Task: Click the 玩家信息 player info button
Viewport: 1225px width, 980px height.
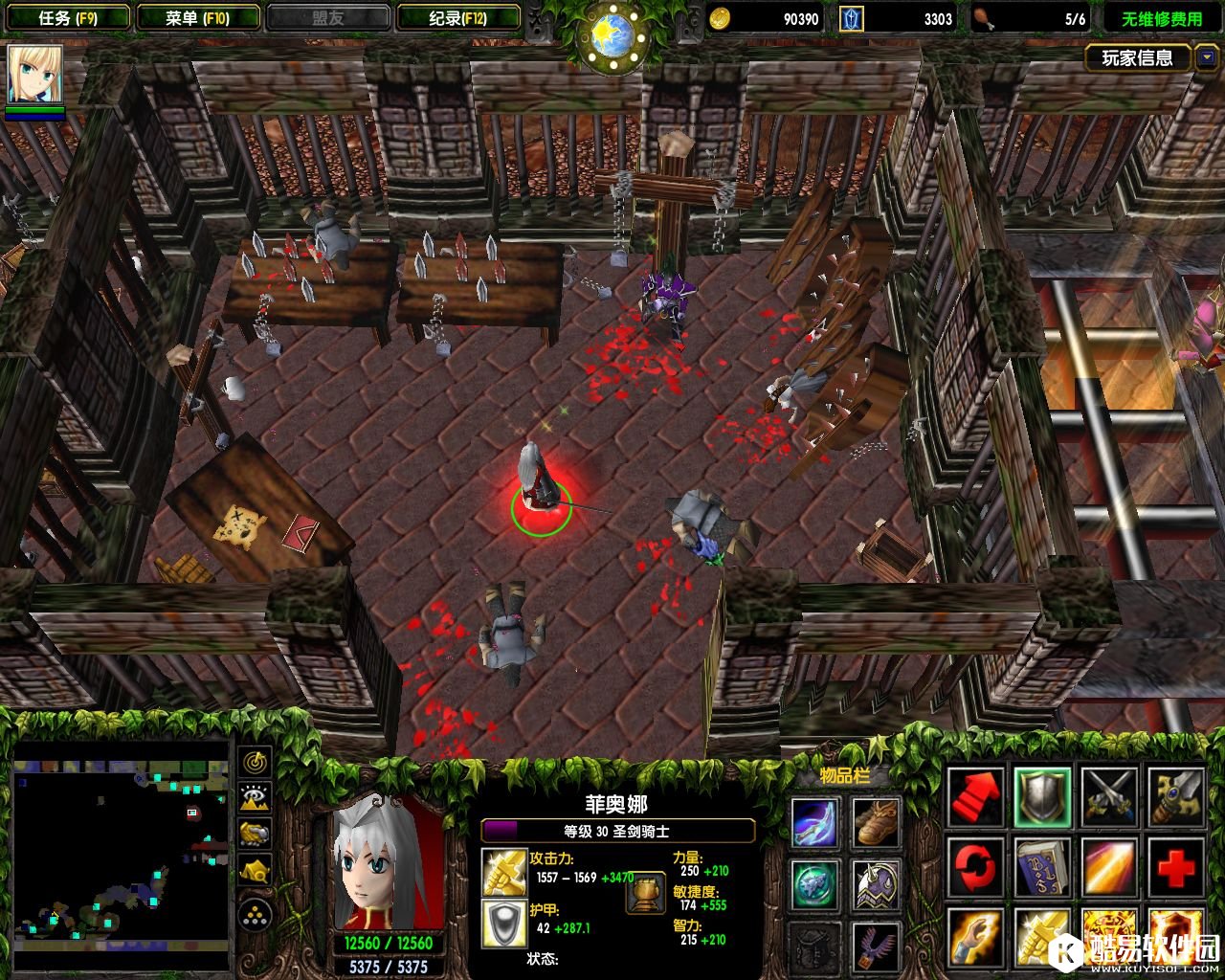Action: [1137, 58]
